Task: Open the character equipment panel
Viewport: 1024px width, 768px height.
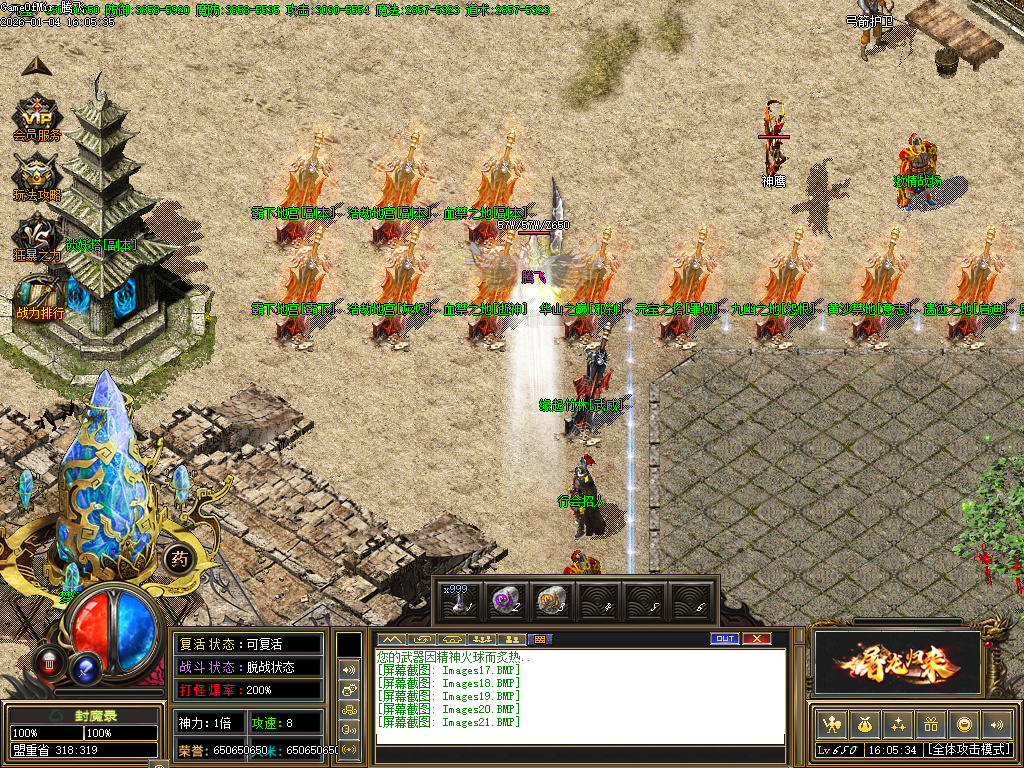Action: point(830,724)
